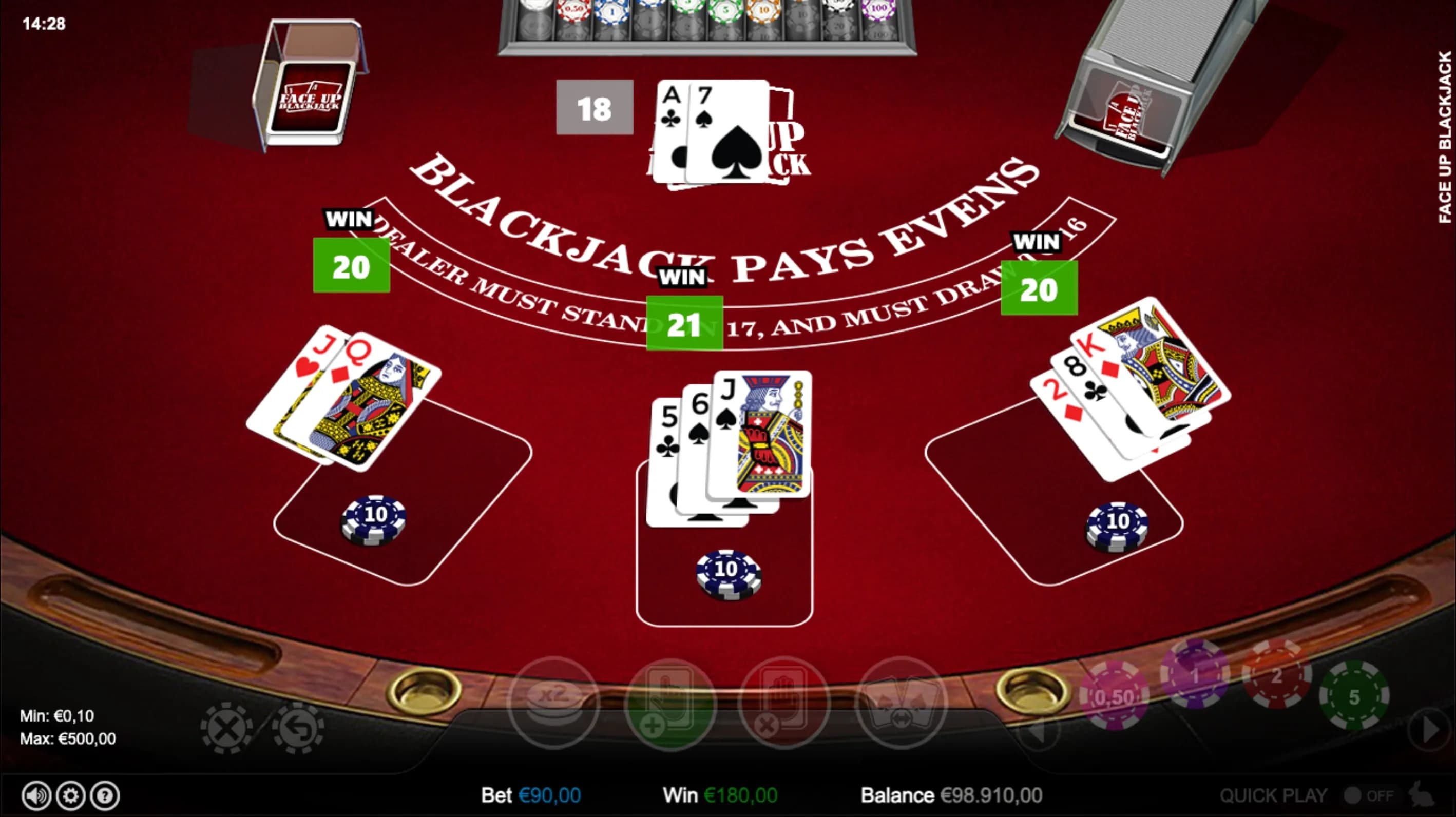
Task: Choose the red stand button
Action: (784, 703)
